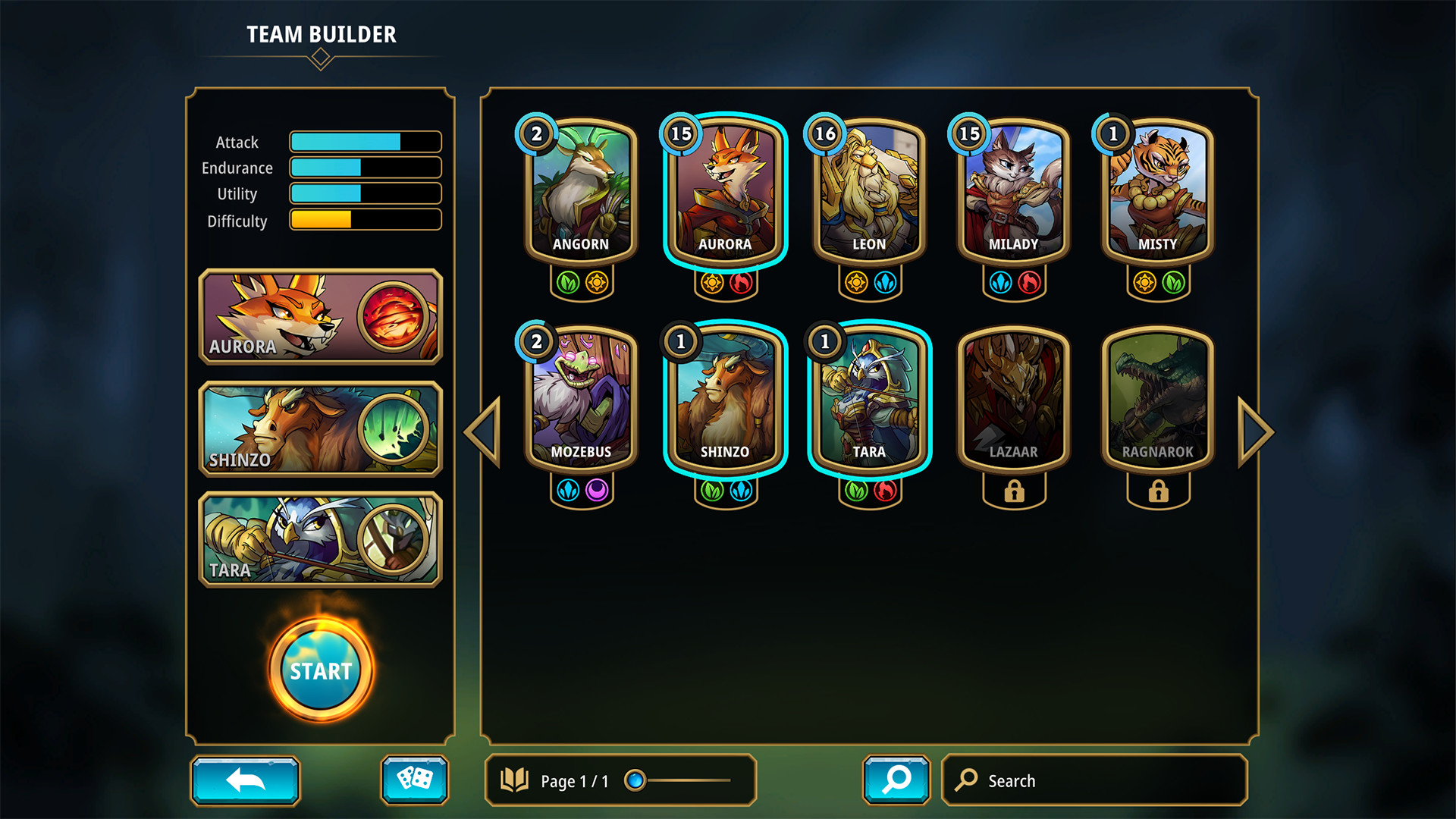Deselect the Shinzo card in the grid
This screenshot has height=819, width=1456.
725,398
